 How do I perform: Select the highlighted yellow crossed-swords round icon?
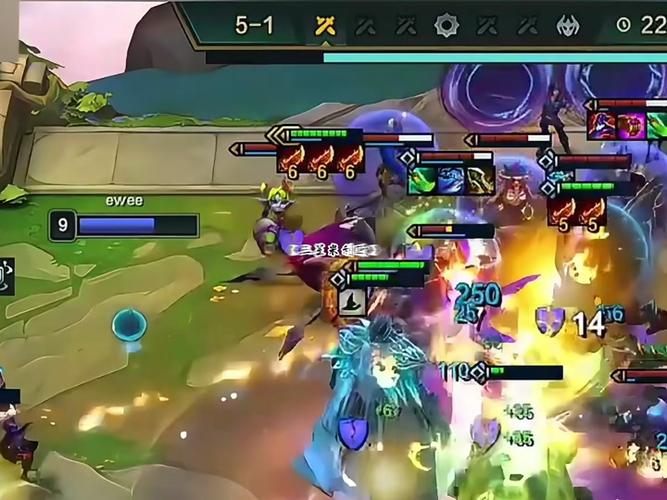324,26
